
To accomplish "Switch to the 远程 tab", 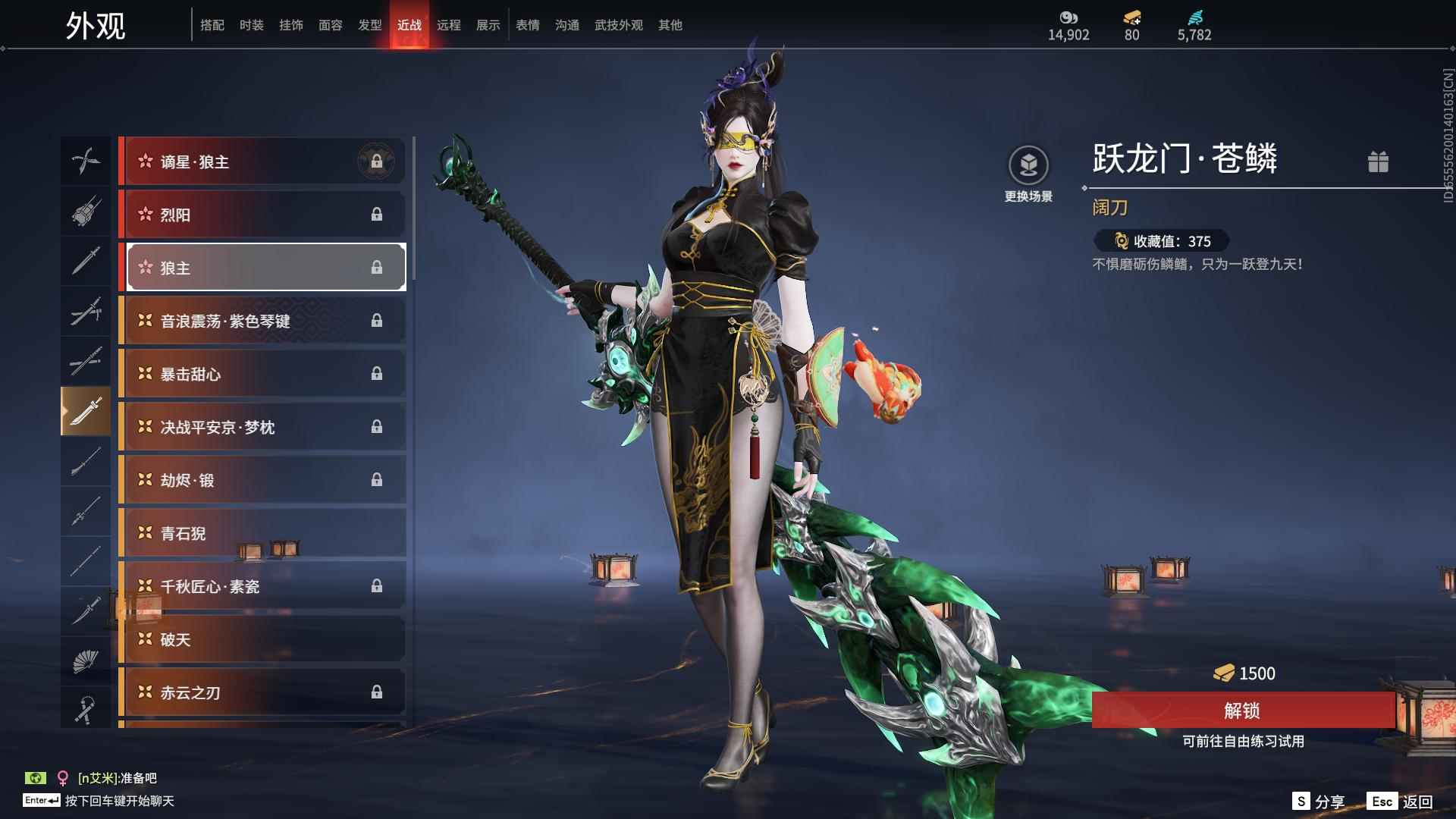I will coord(448,25).
